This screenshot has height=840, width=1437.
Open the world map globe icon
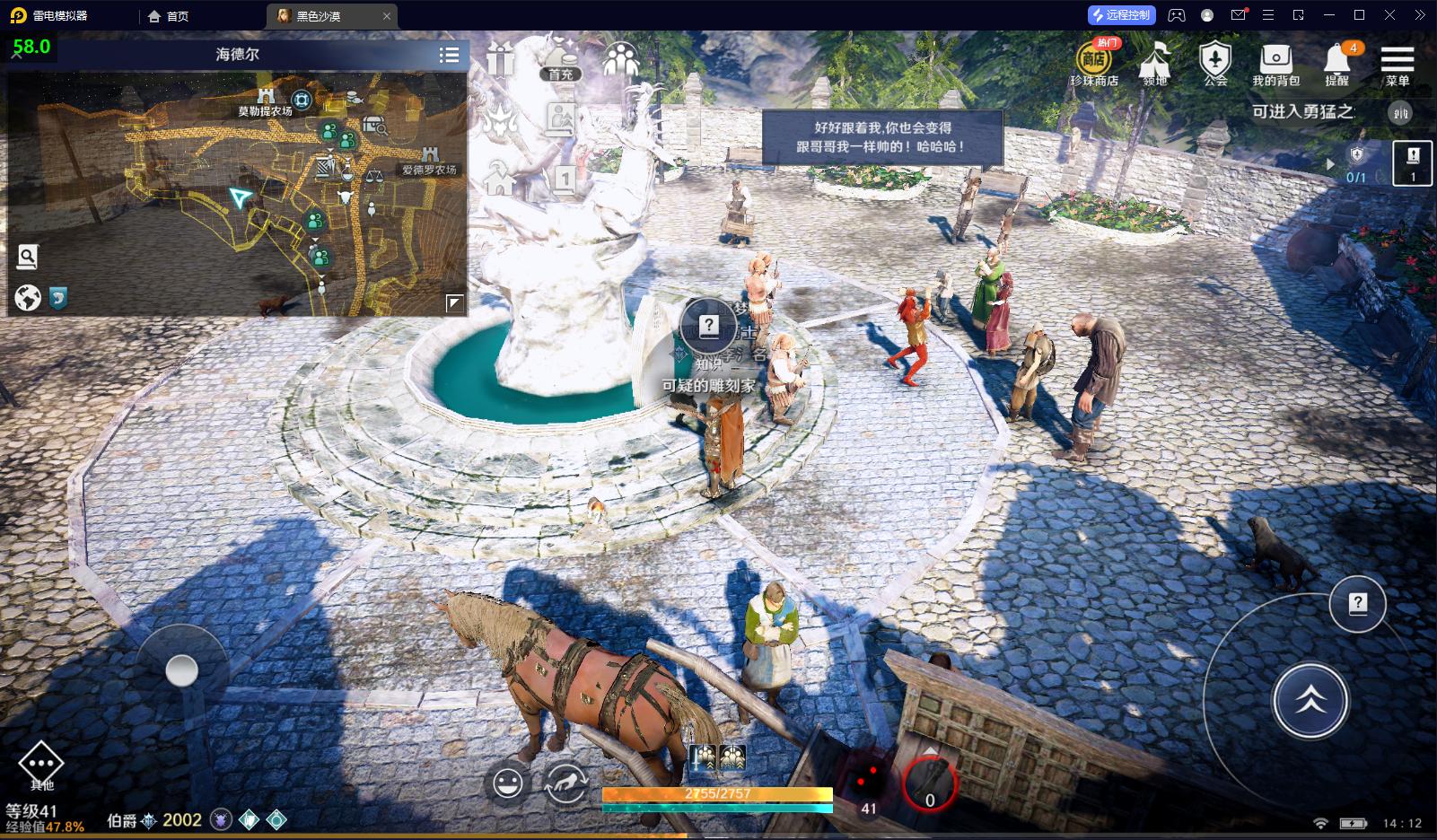pyautogui.click(x=28, y=297)
